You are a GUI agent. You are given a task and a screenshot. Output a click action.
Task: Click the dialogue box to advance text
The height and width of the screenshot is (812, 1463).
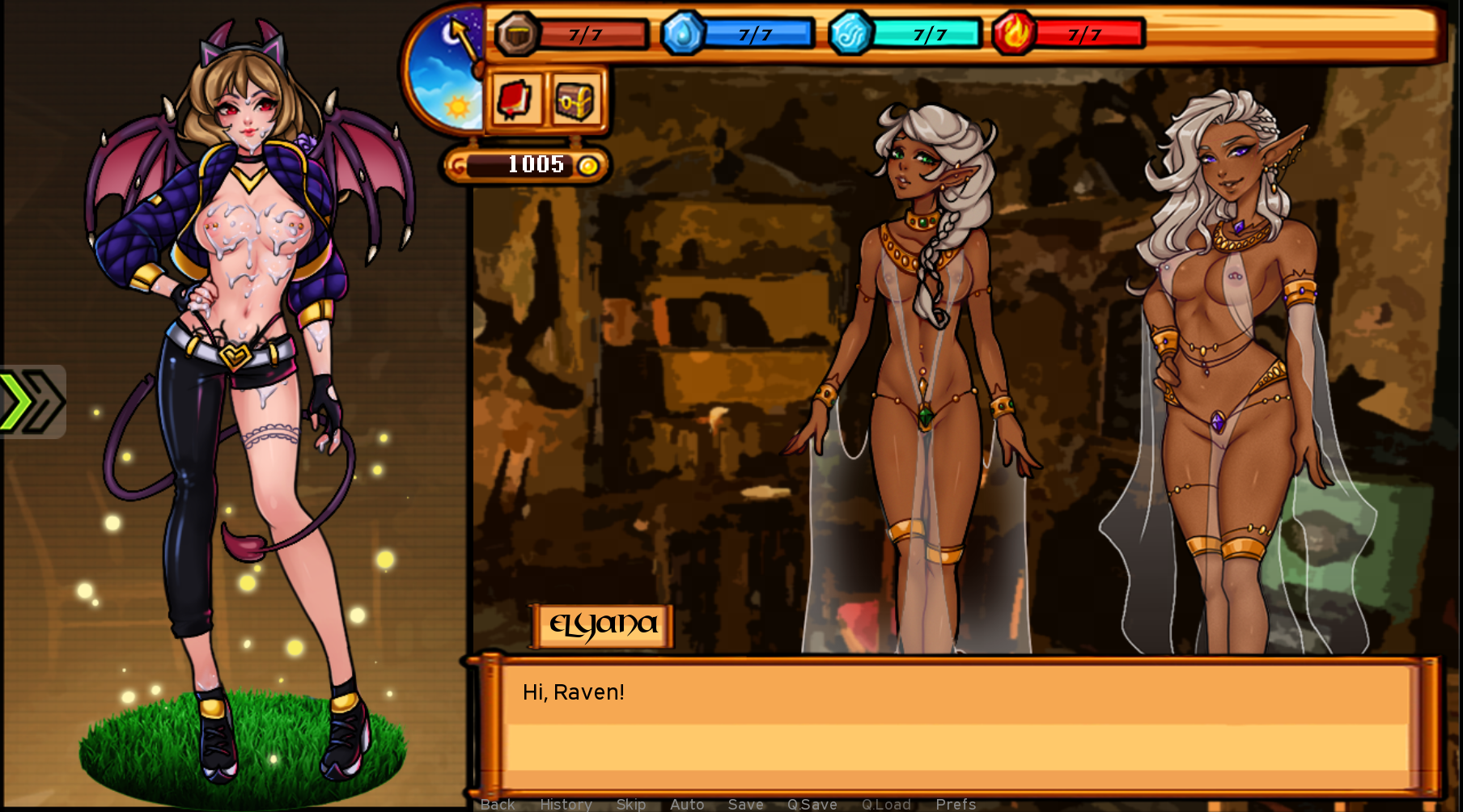click(963, 720)
